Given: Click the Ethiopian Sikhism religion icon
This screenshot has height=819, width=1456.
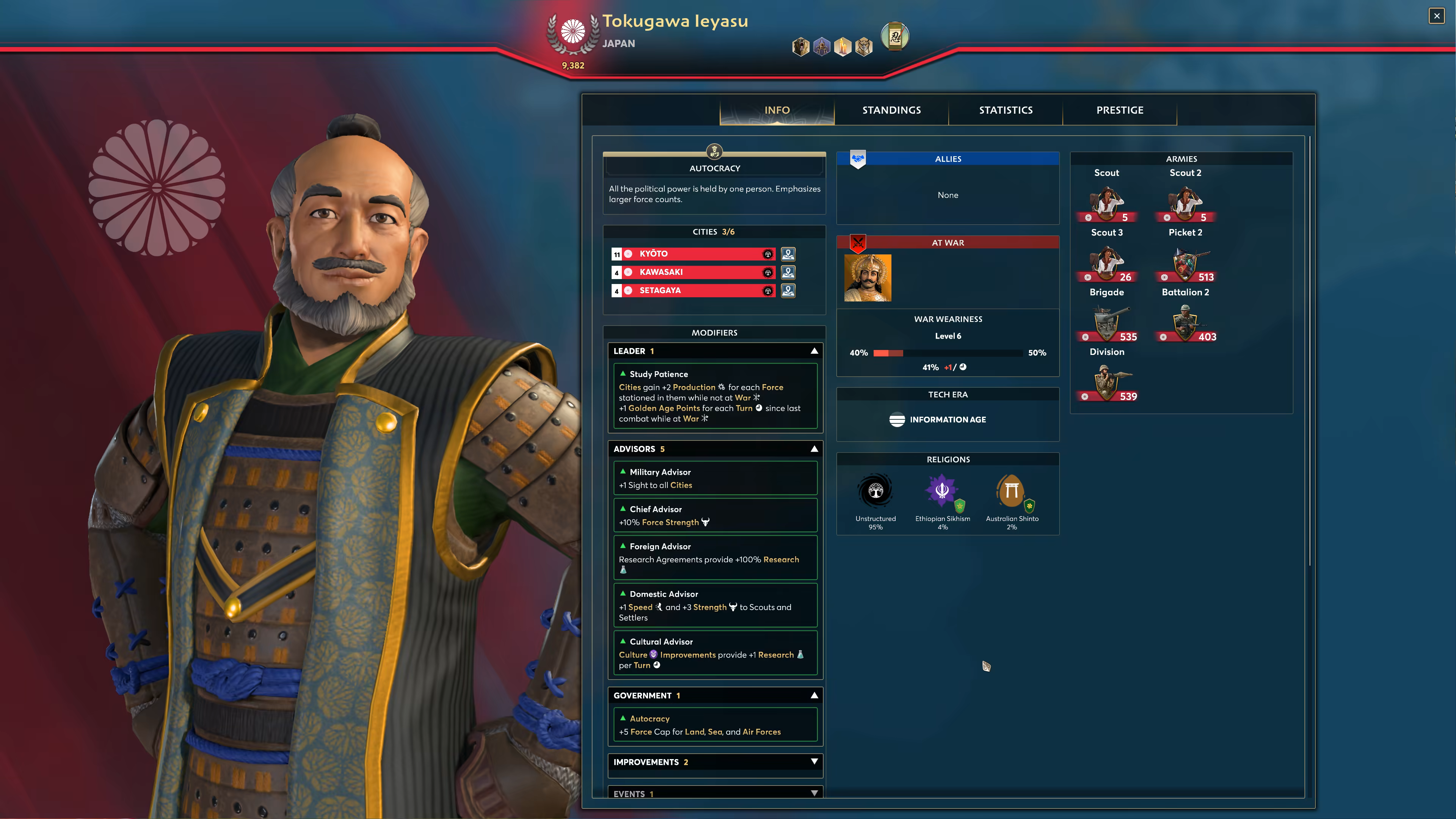Looking at the screenshot, I should [x=942, y=491].
